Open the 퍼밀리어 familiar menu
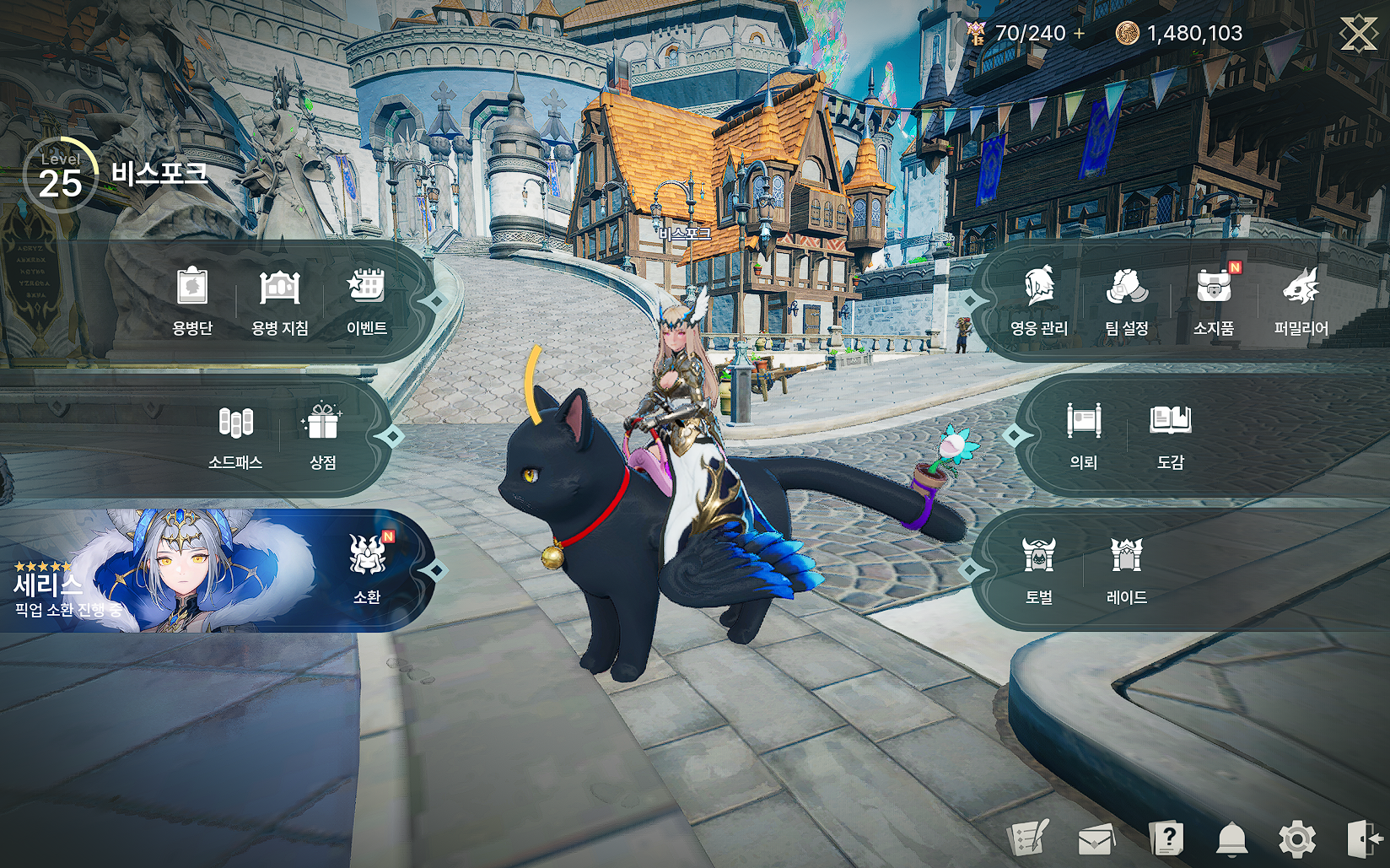Screen dimensions: 1390x868 [1301, 299]
